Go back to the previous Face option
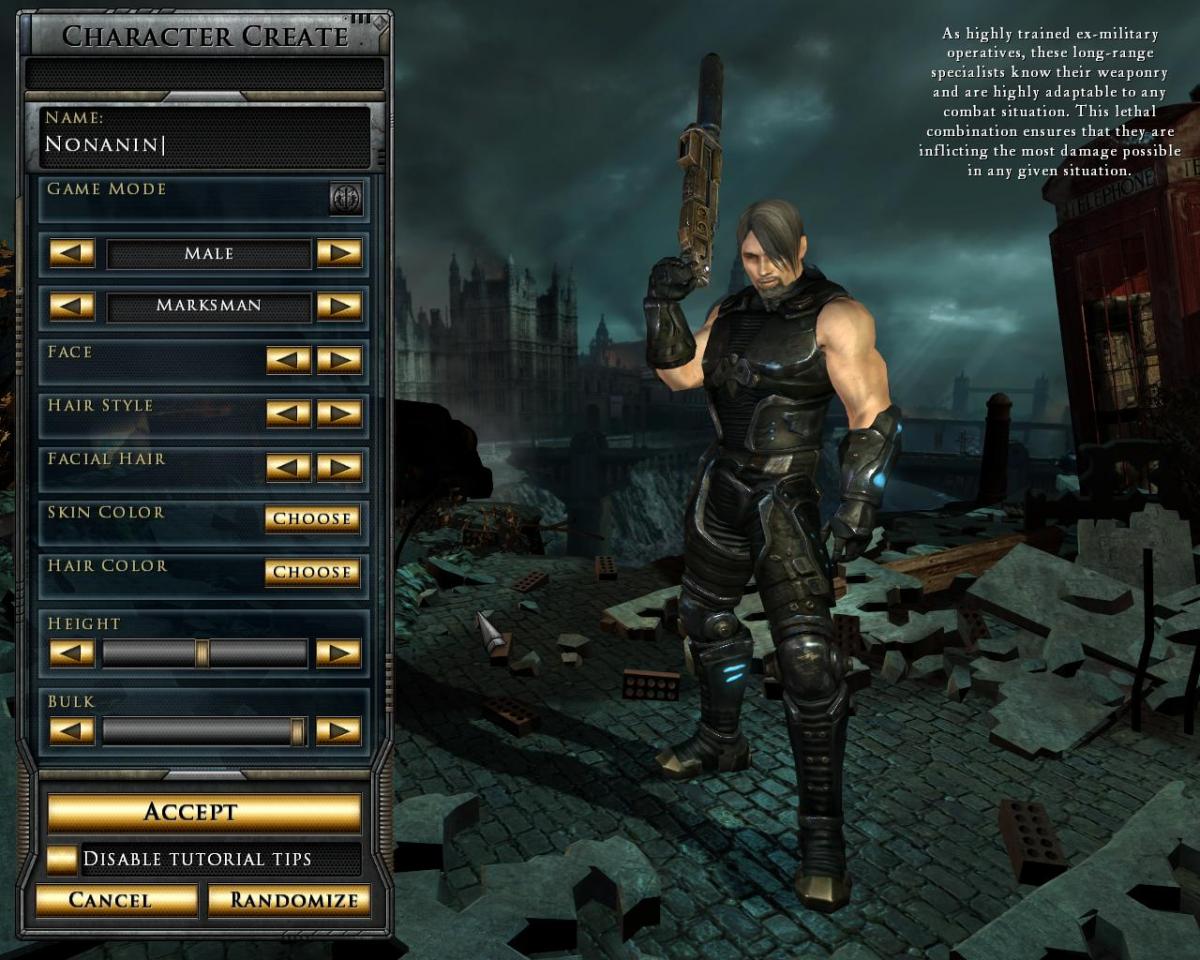This screenshot has width=1200, height=960. (288, 360)
